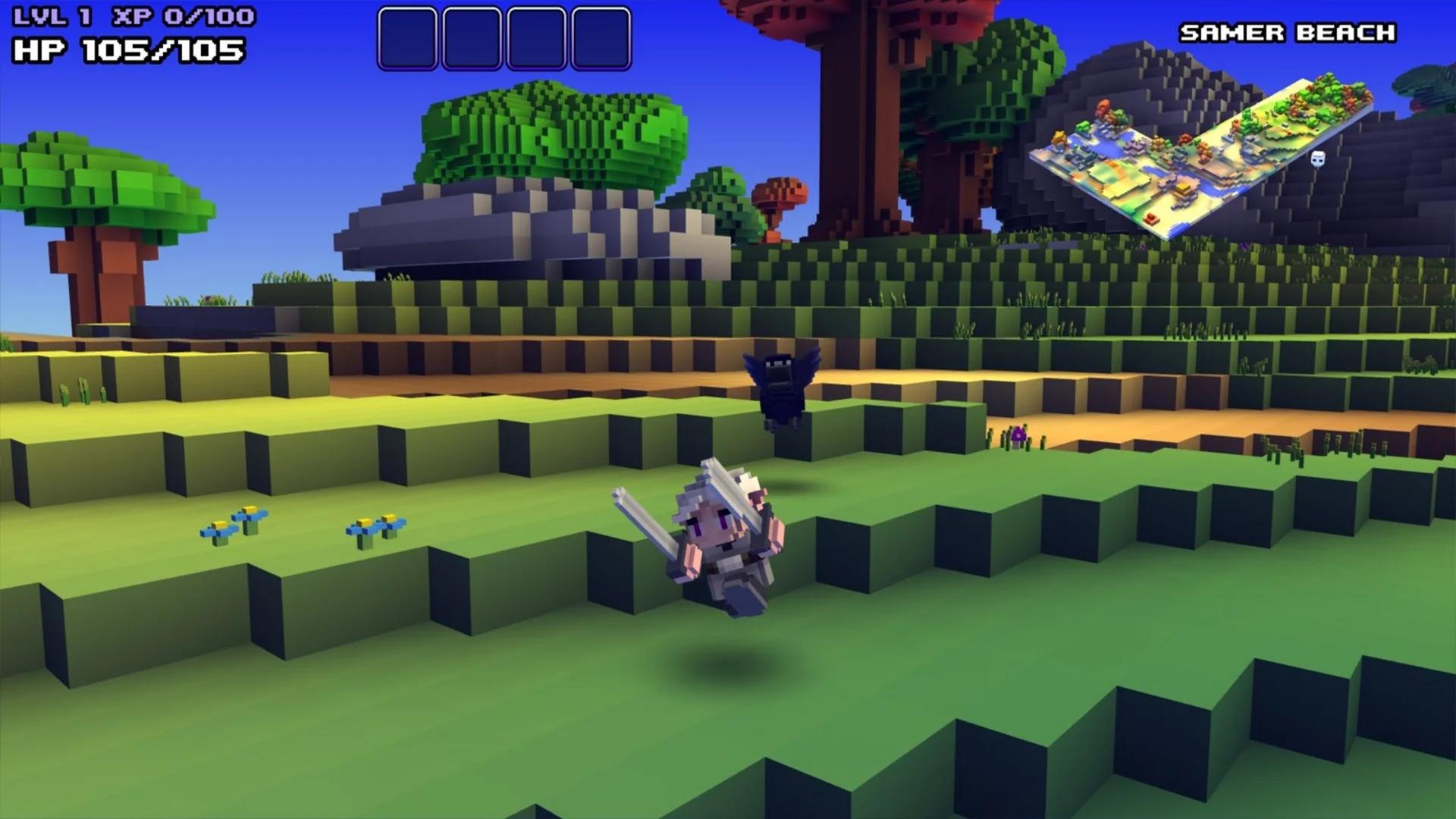Select the second hotbar slot

(470, 37)
